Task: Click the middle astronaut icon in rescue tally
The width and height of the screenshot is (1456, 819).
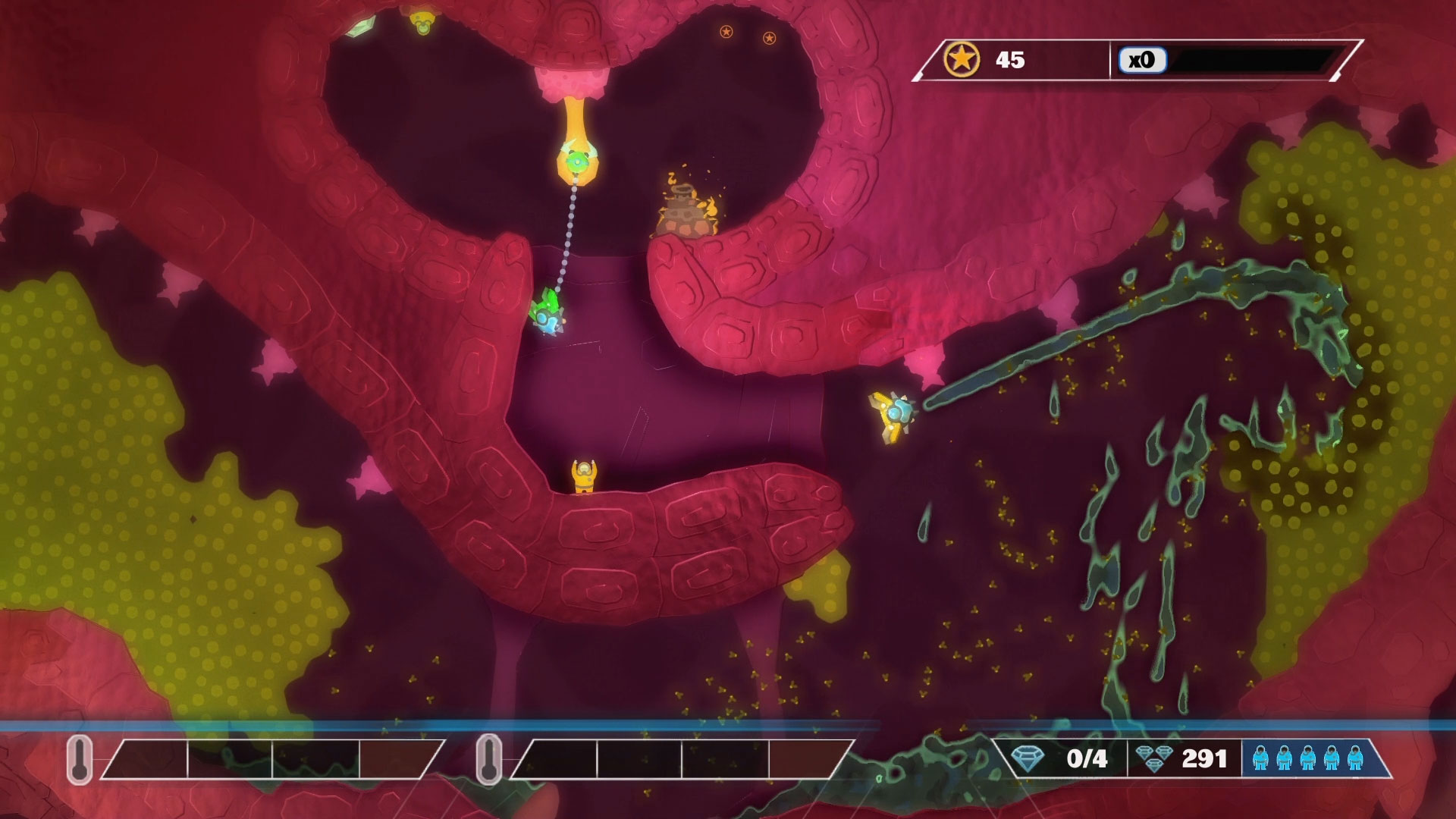Action: (1308, 758)
